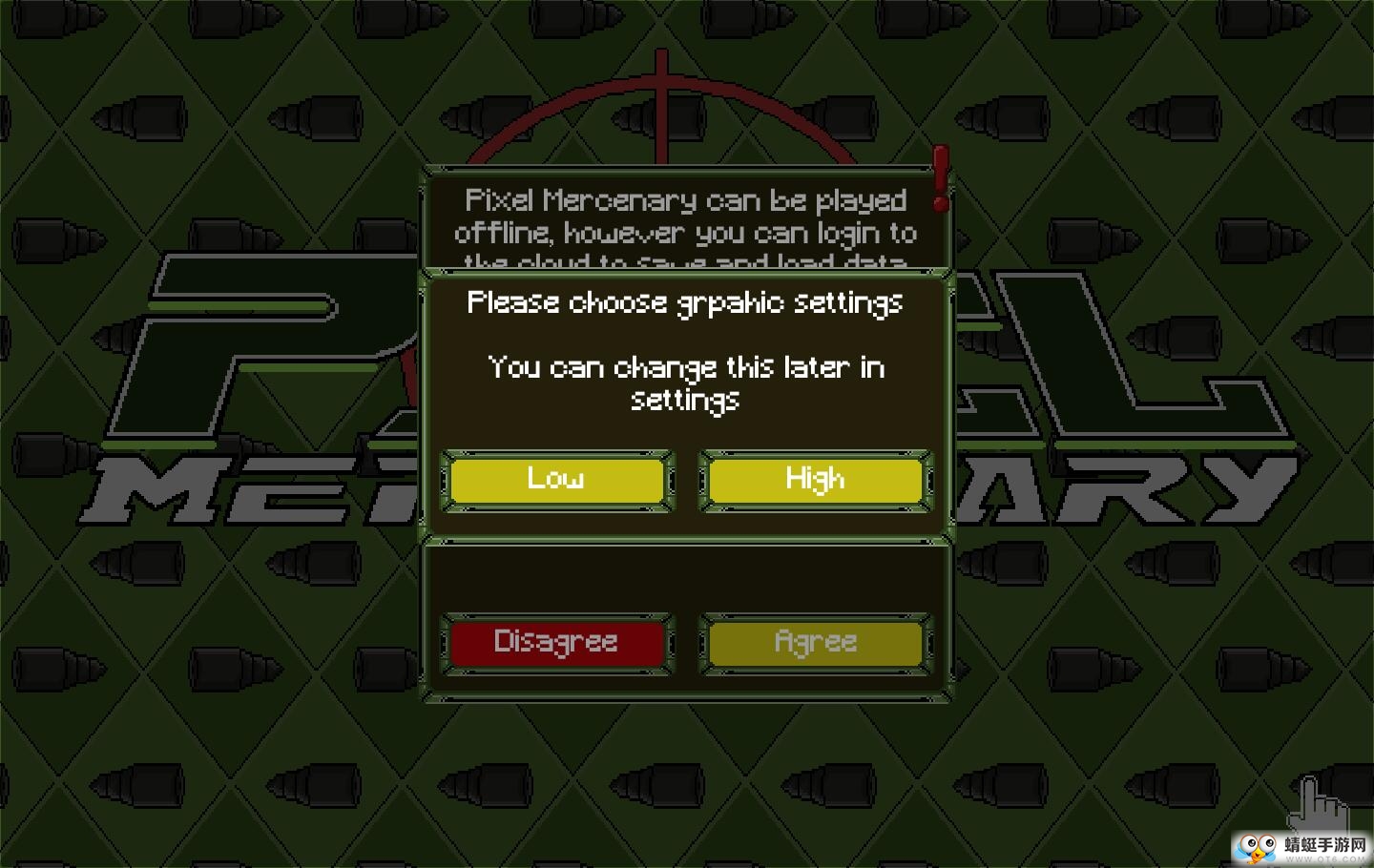
Task: Select High graphics setting
Action: pyautogui.click(x=815, y=480)
